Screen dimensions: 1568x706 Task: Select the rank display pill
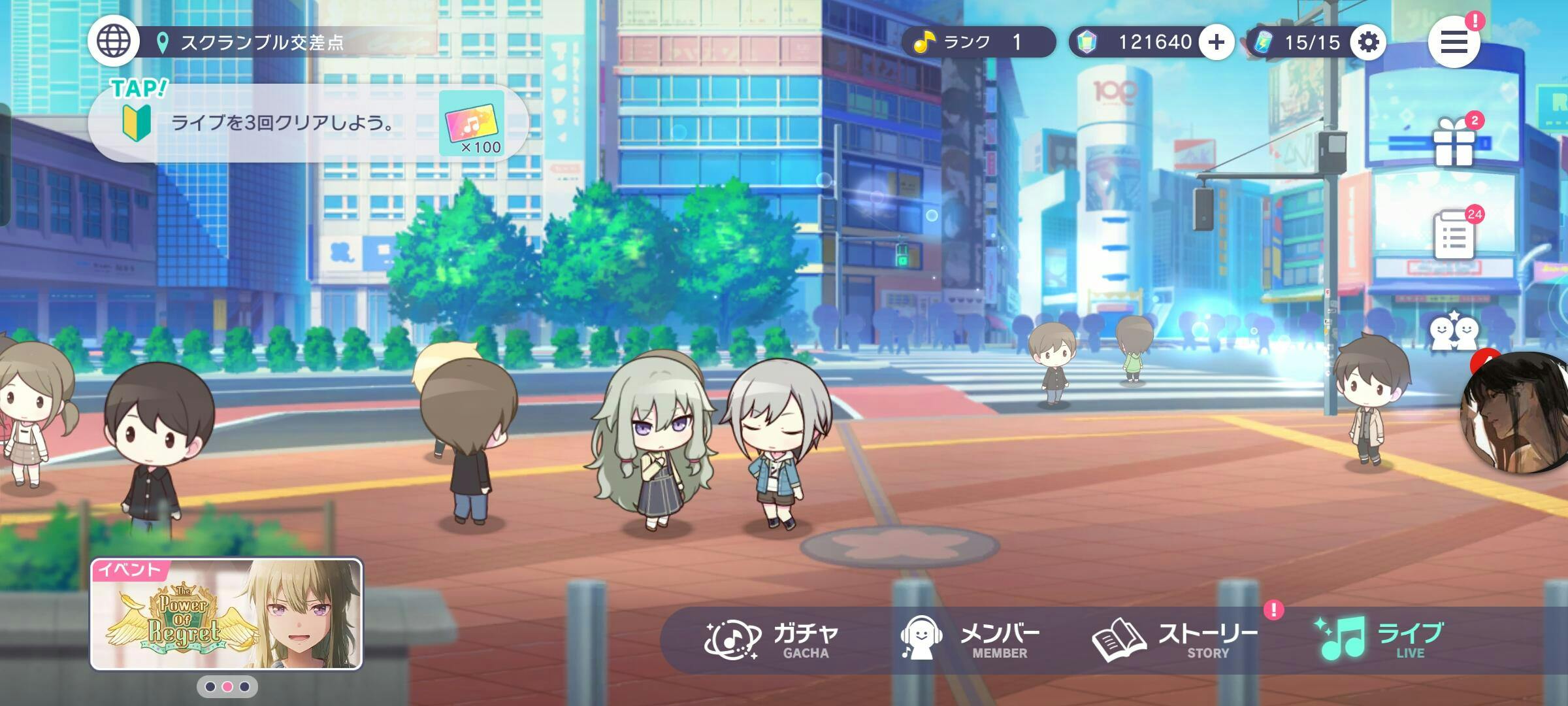tap(978, 42)
